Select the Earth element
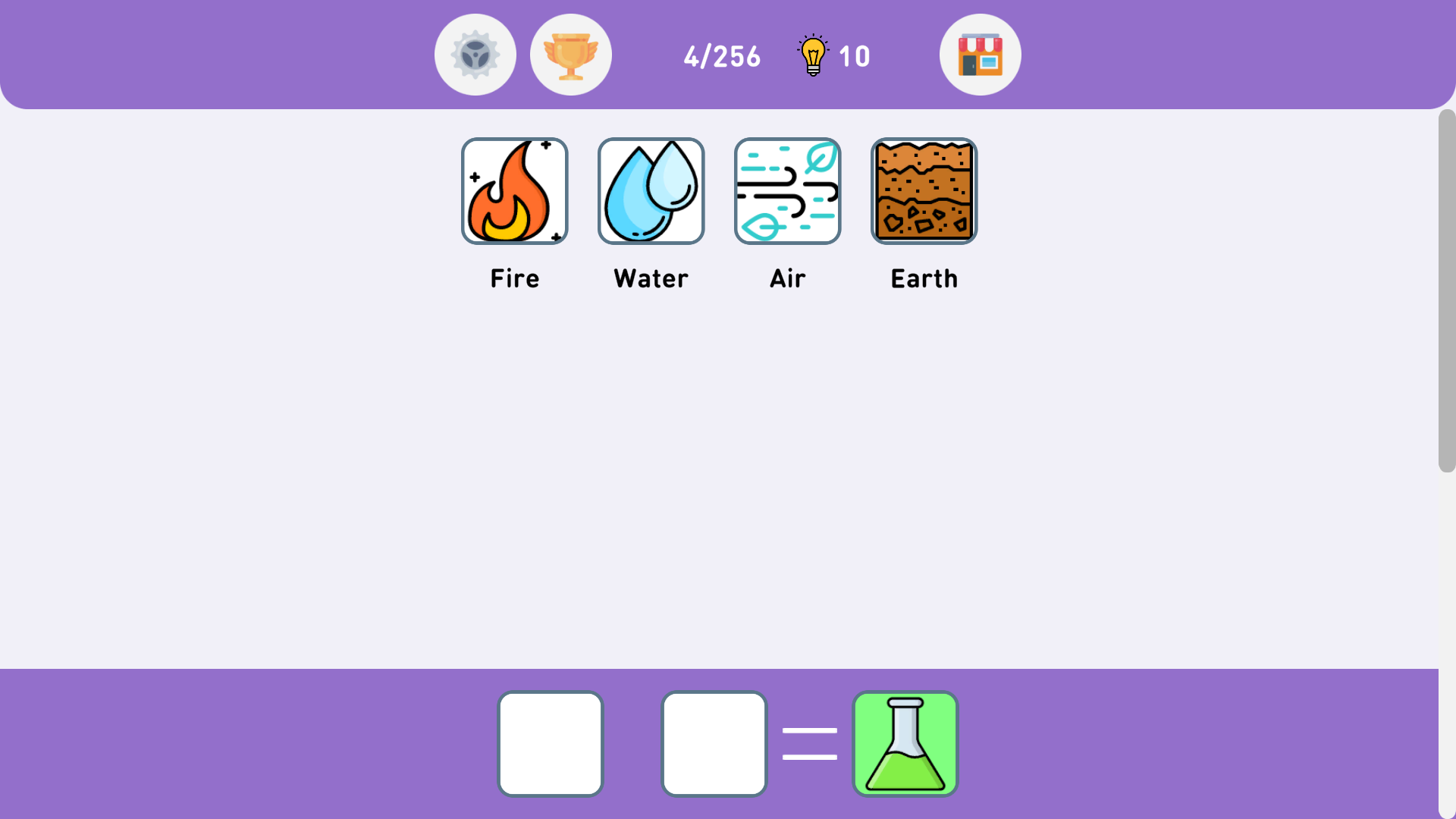 point(924,190)
